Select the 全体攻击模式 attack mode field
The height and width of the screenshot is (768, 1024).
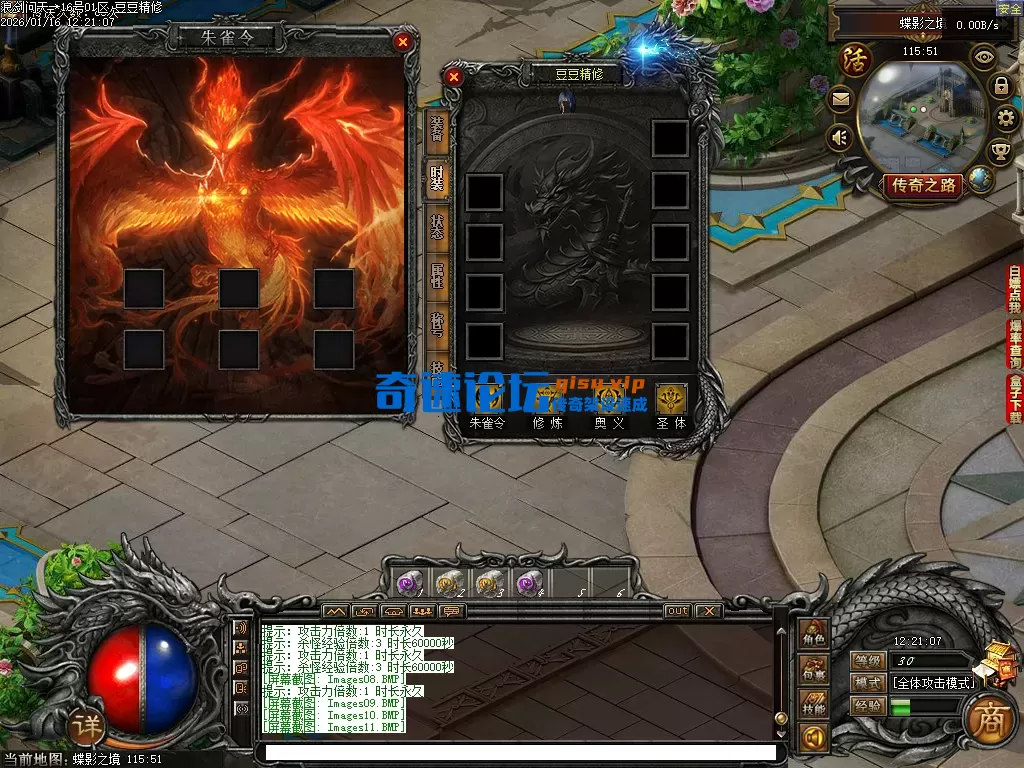coord(933,683)
